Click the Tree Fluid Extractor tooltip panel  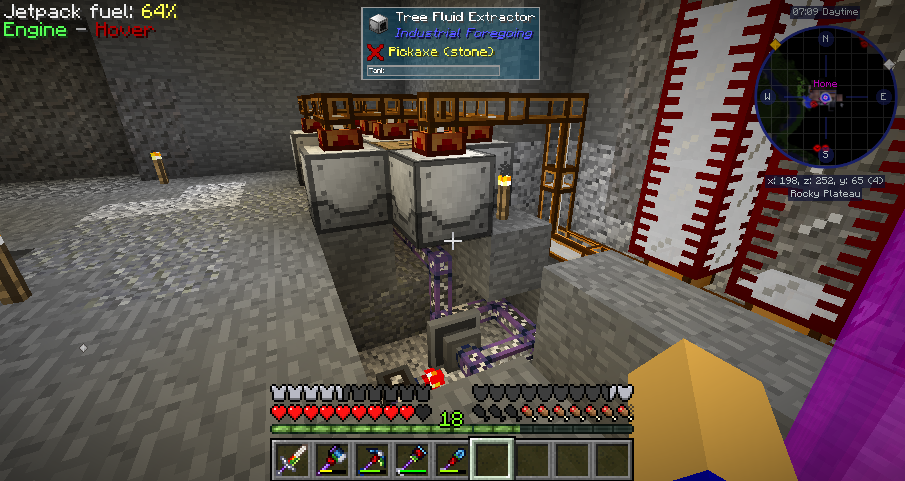tap(448, 43)
